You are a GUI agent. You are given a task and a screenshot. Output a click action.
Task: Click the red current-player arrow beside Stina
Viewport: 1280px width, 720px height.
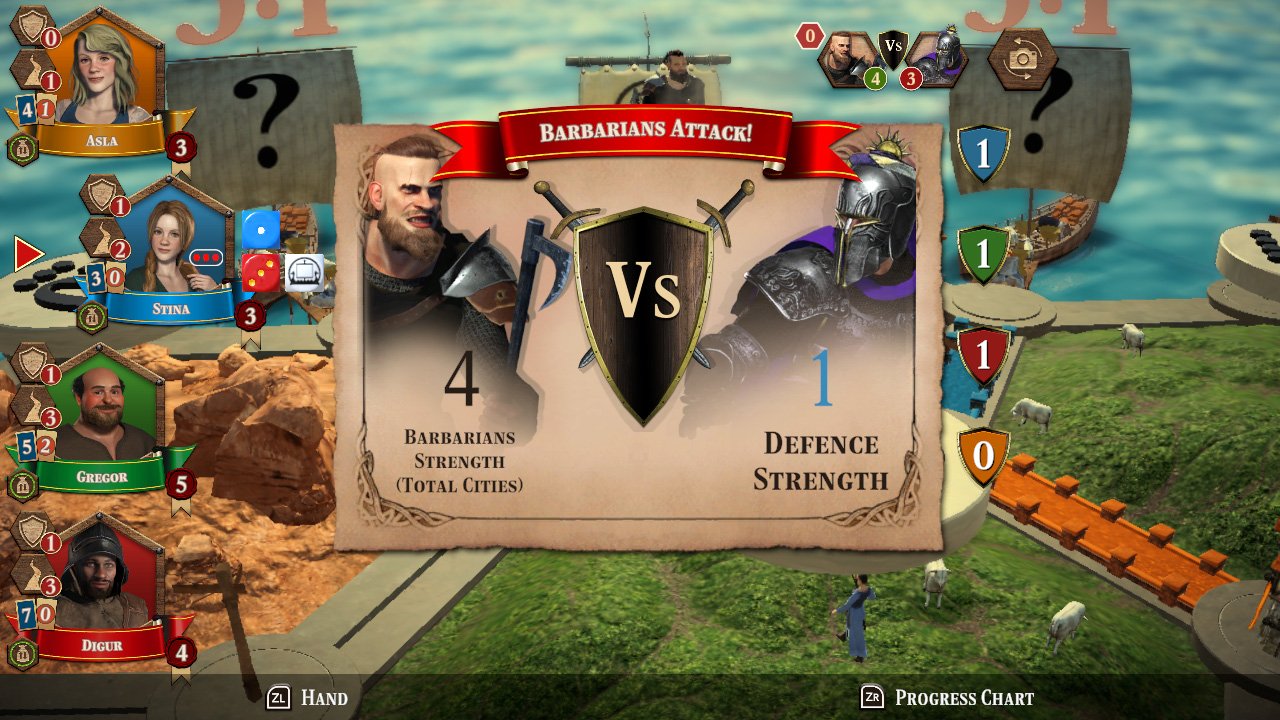click(x=30, y=253)
